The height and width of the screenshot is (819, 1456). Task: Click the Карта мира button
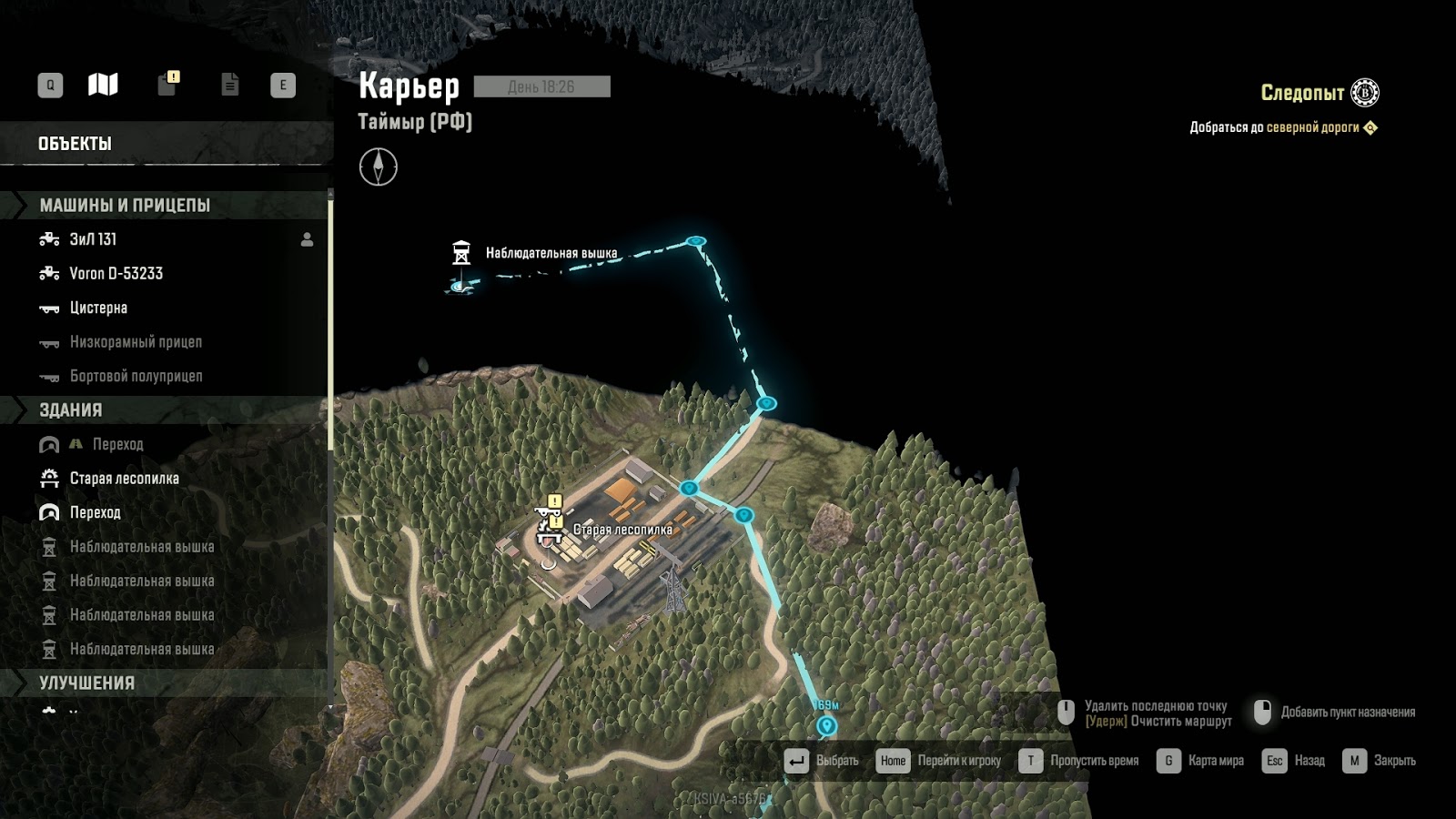coord(1201,761)
